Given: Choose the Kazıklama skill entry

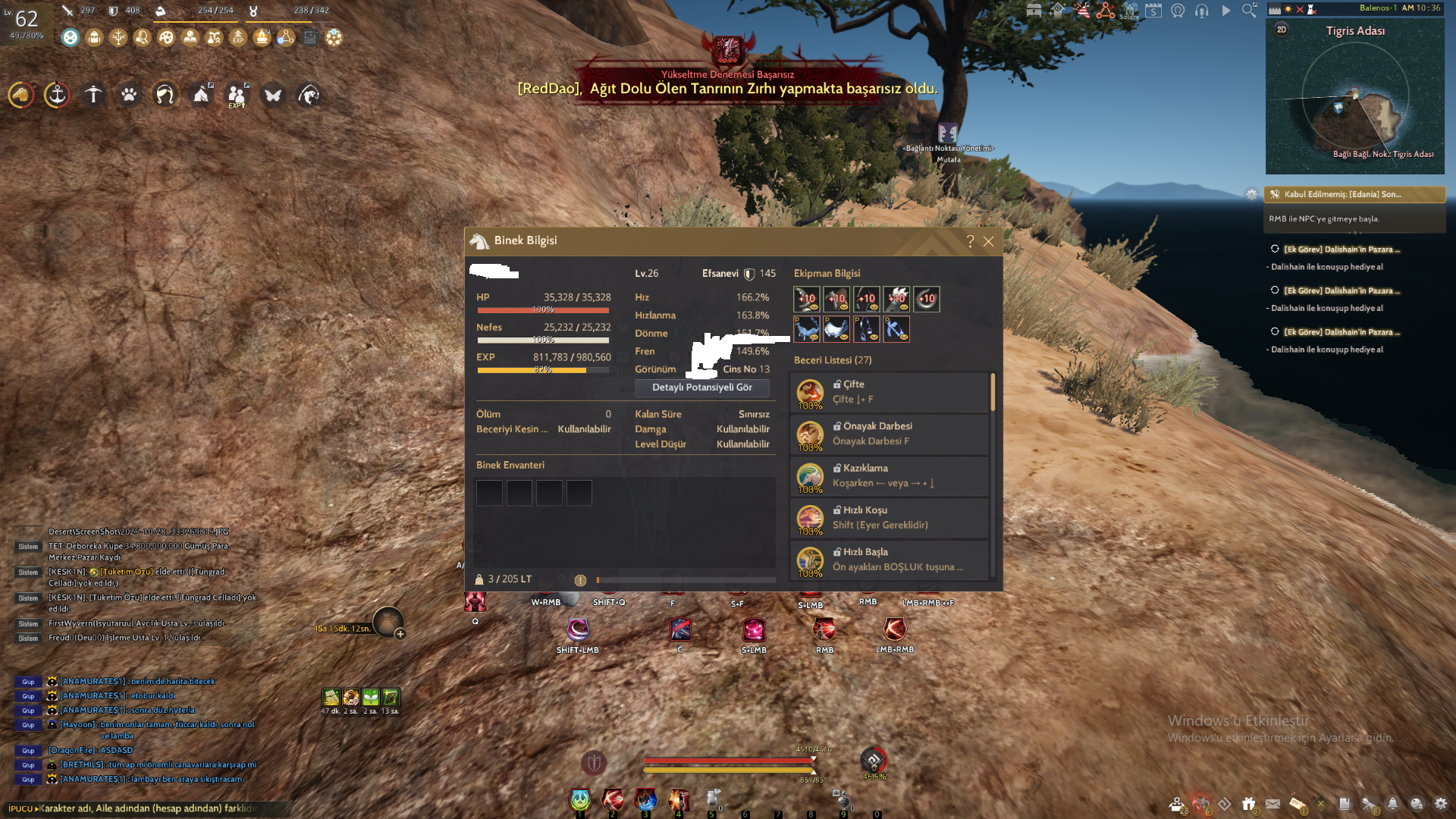Looking at the screenshot, I should (889, 476).
